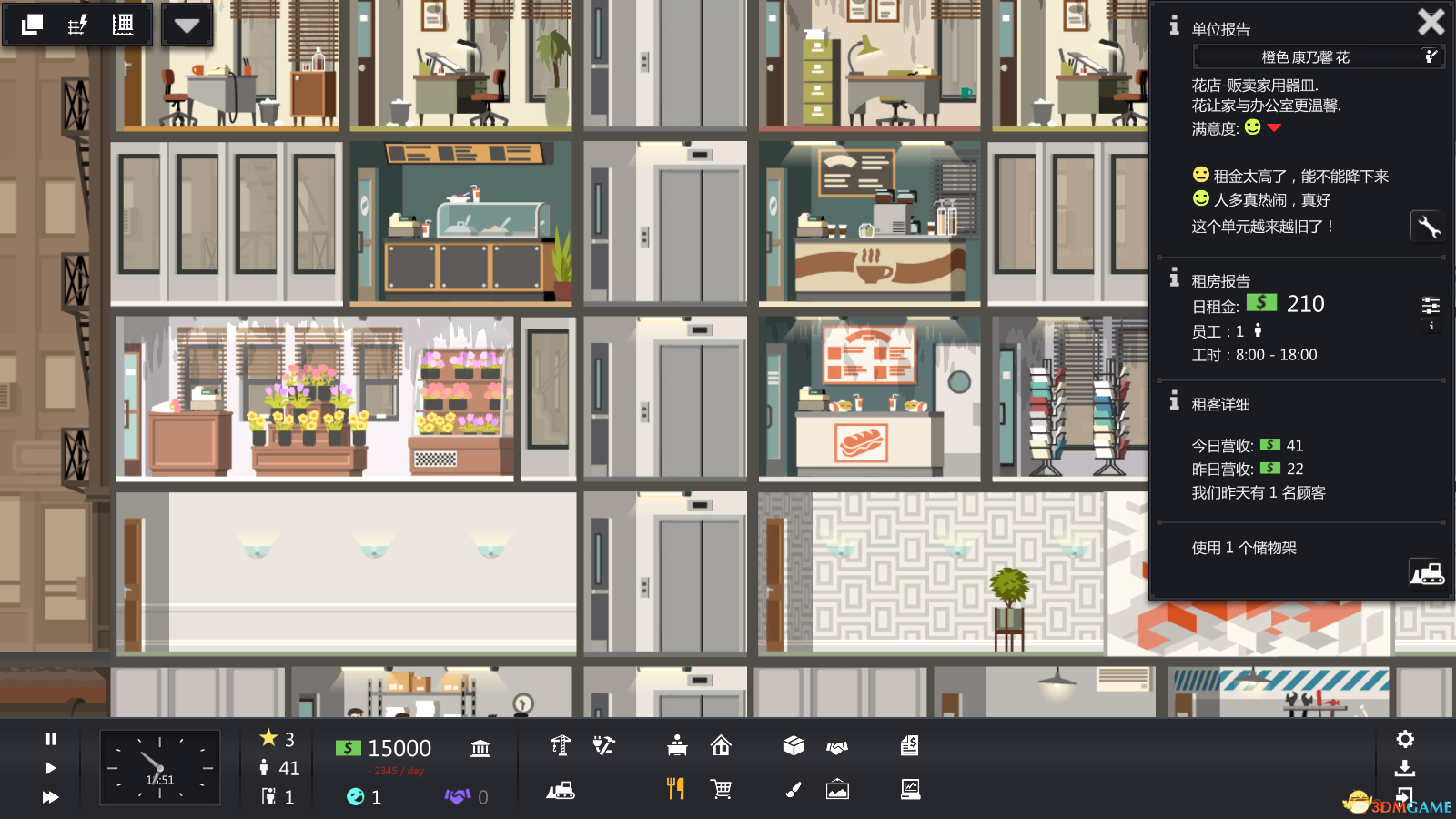Fast-forward the game speed
The image size is (1456, 819).
[x=51, y=797]
